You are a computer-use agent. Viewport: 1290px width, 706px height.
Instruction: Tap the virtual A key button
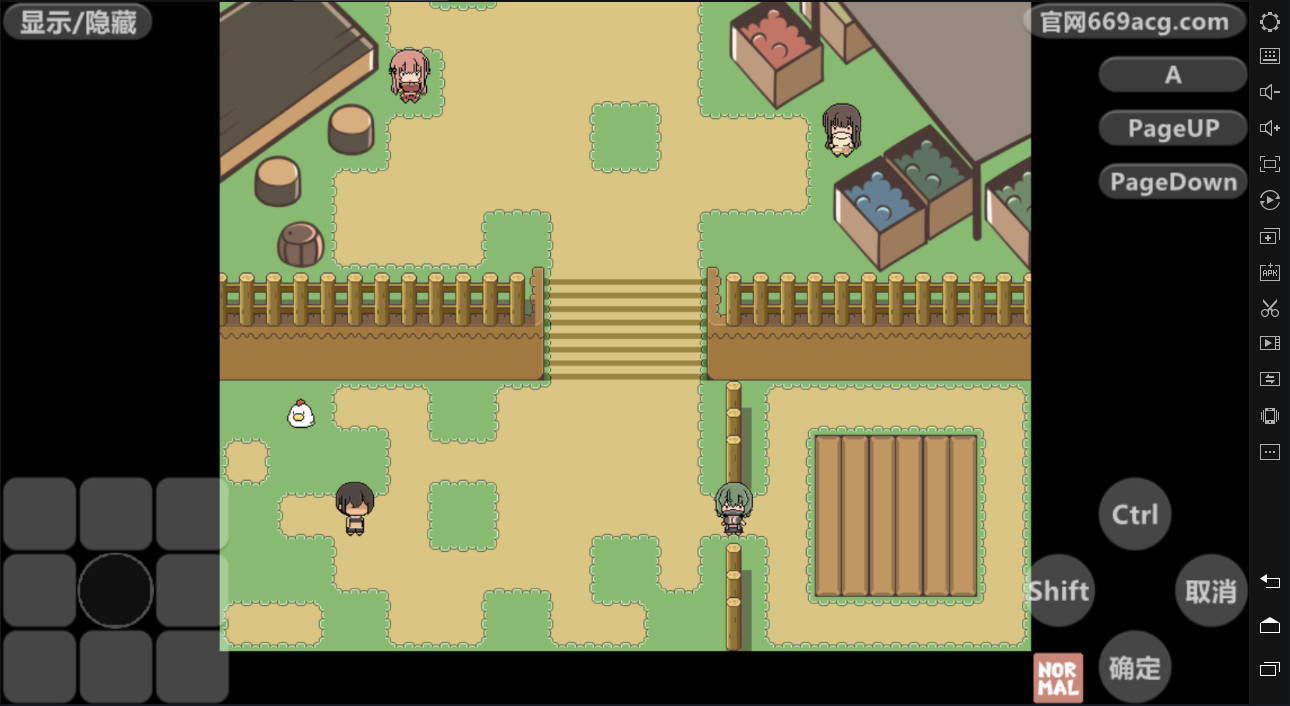pos(1173,74)
